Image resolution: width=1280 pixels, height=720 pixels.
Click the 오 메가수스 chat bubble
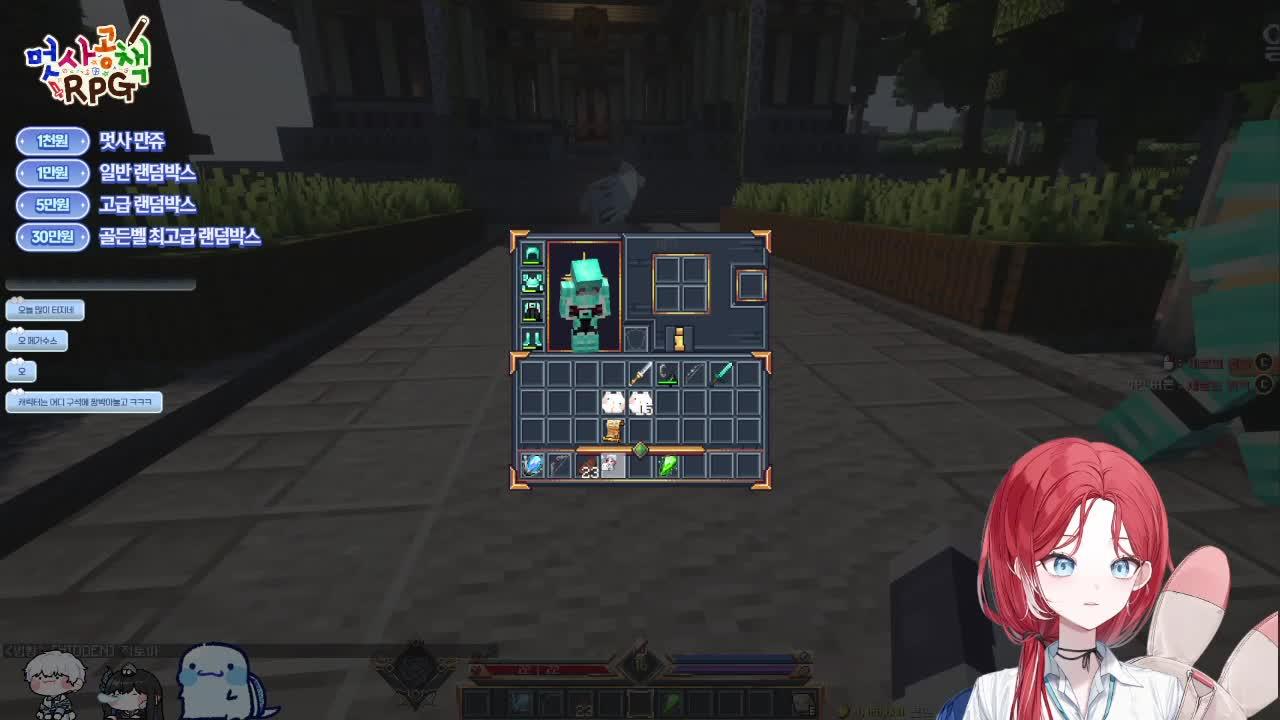coord(37,340)
